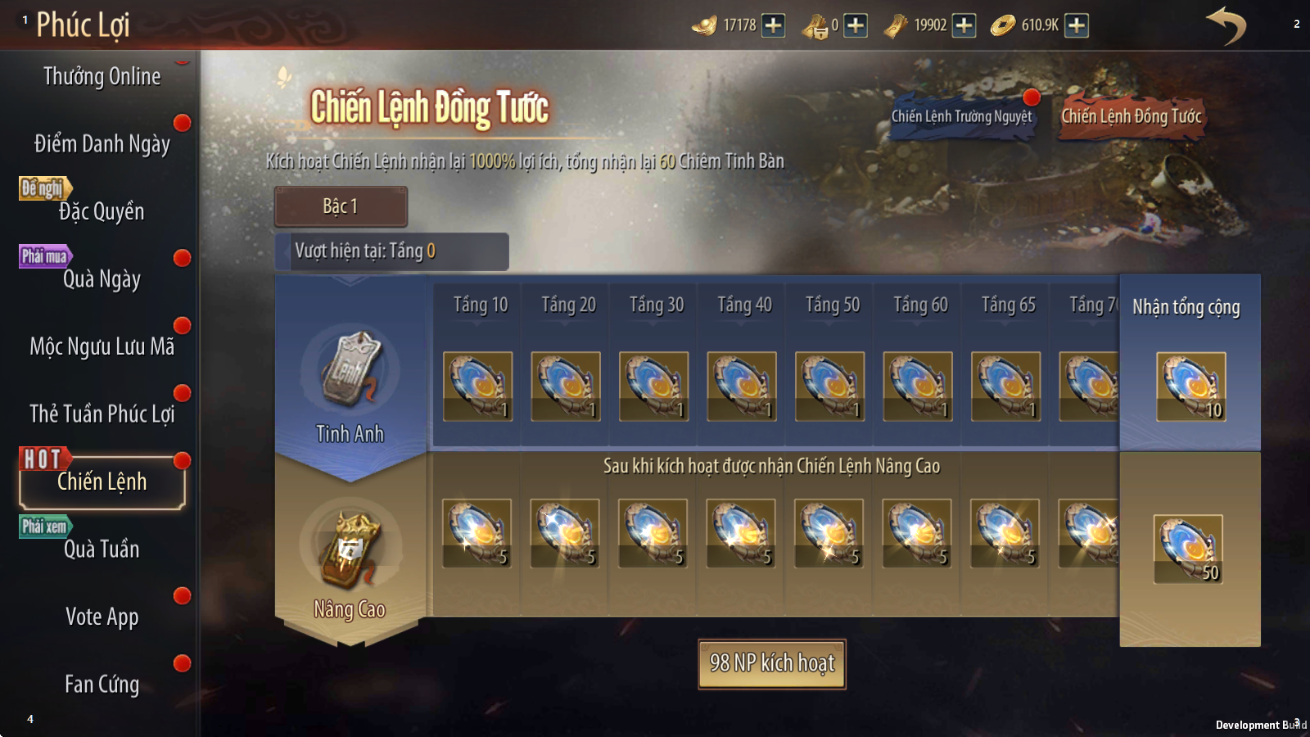The image size is (1310, 737).
Task: Select the Fan Cứng entry
Action: pos(101,685)
